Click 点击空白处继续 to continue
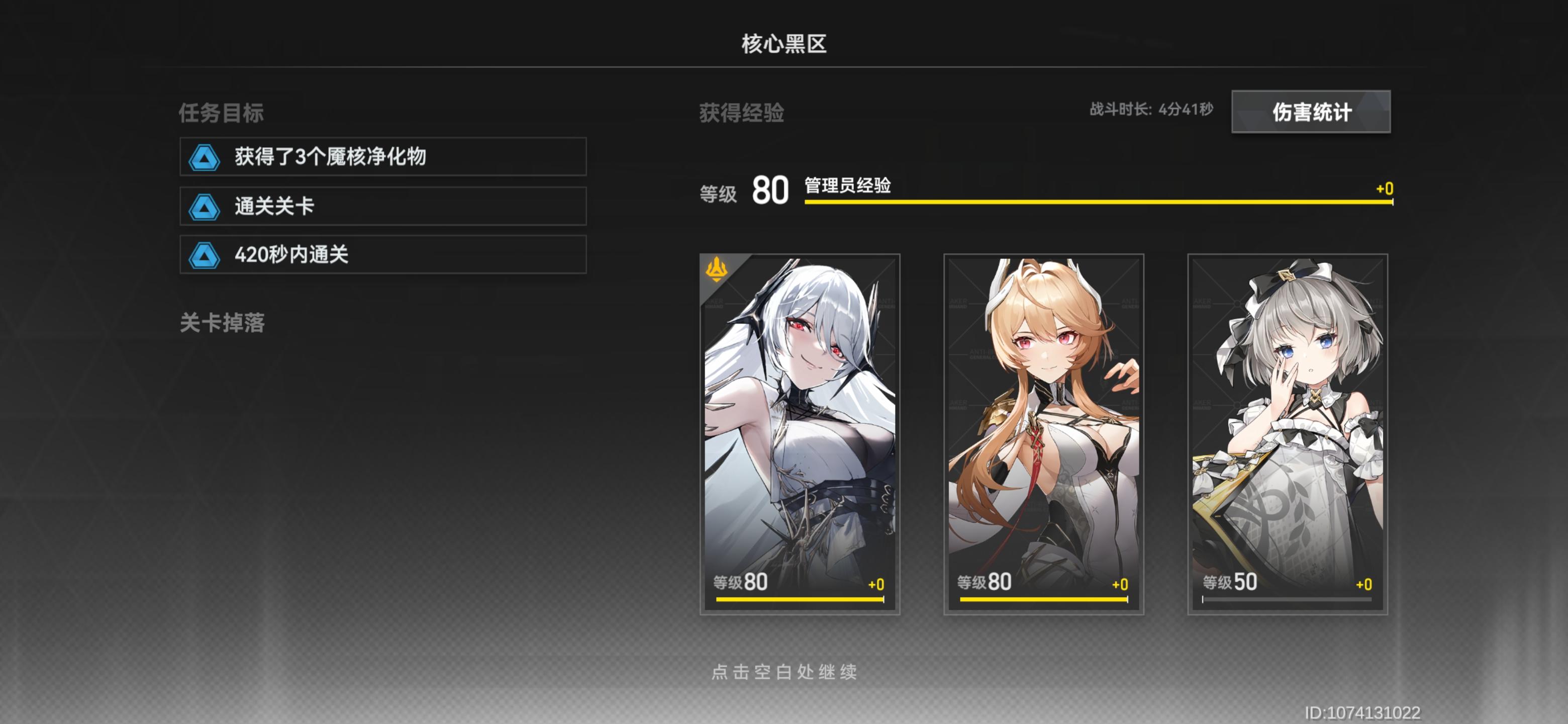Viewport: 1568px width, 724px height. pos(785,673)
